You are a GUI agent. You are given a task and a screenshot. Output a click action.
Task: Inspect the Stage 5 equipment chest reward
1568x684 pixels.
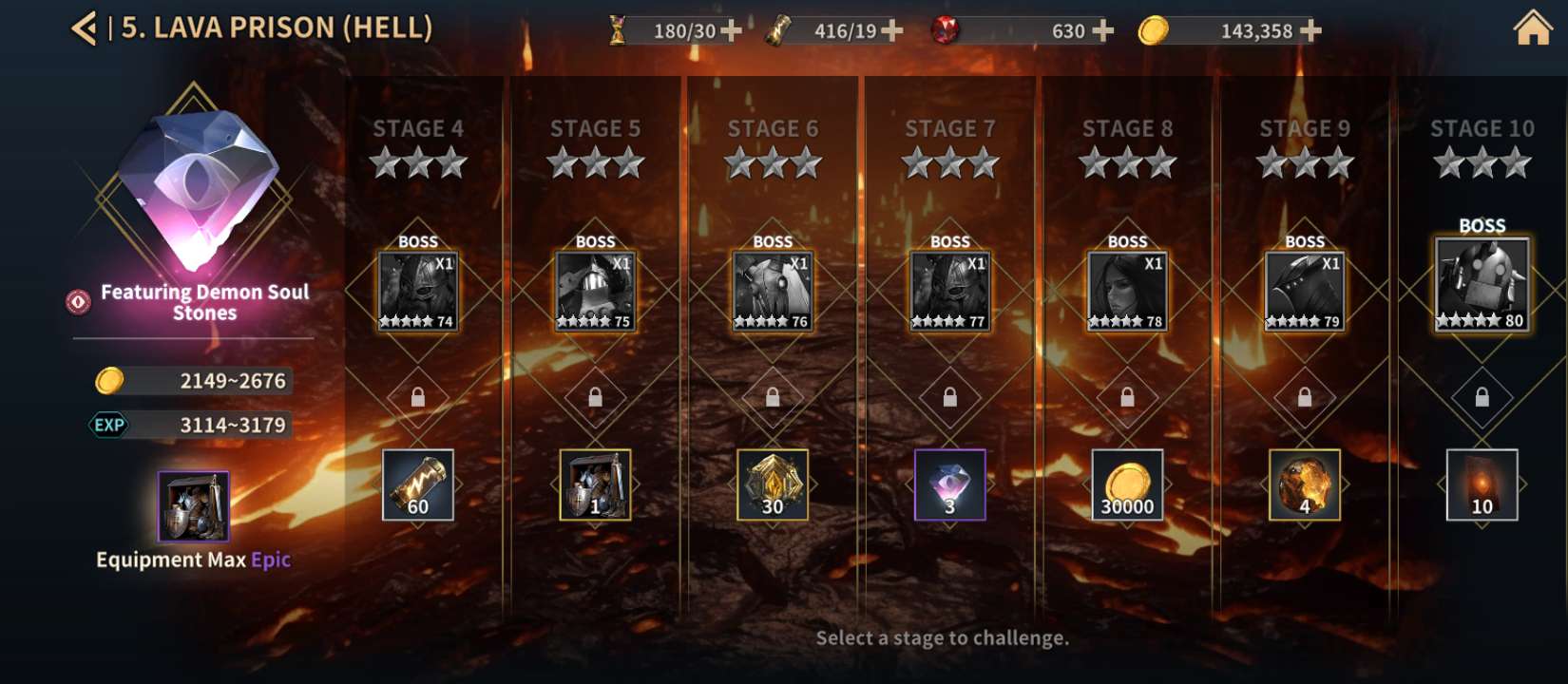tap(595, 485)
